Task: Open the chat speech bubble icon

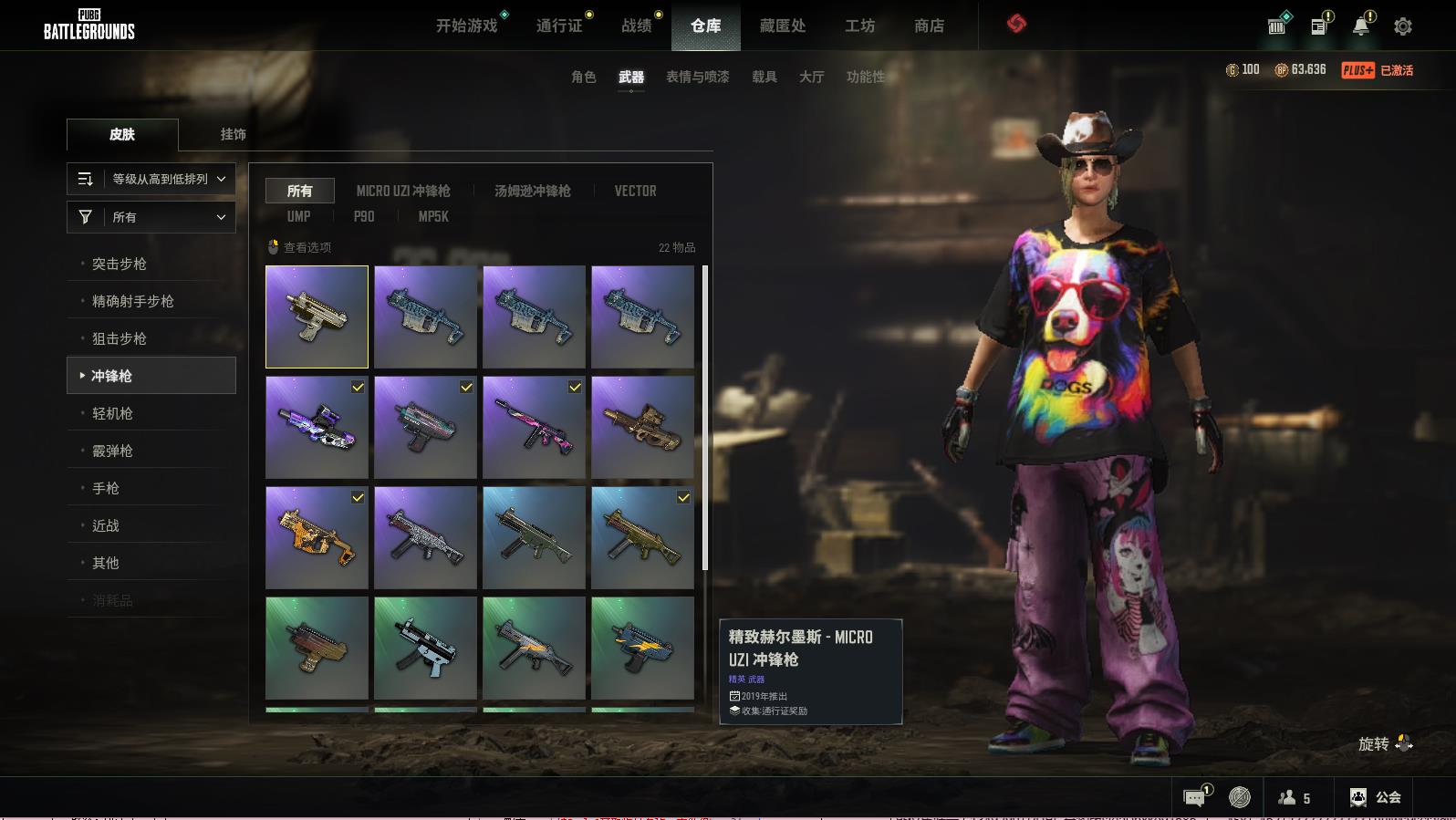Action: [x=1194, y=797]
